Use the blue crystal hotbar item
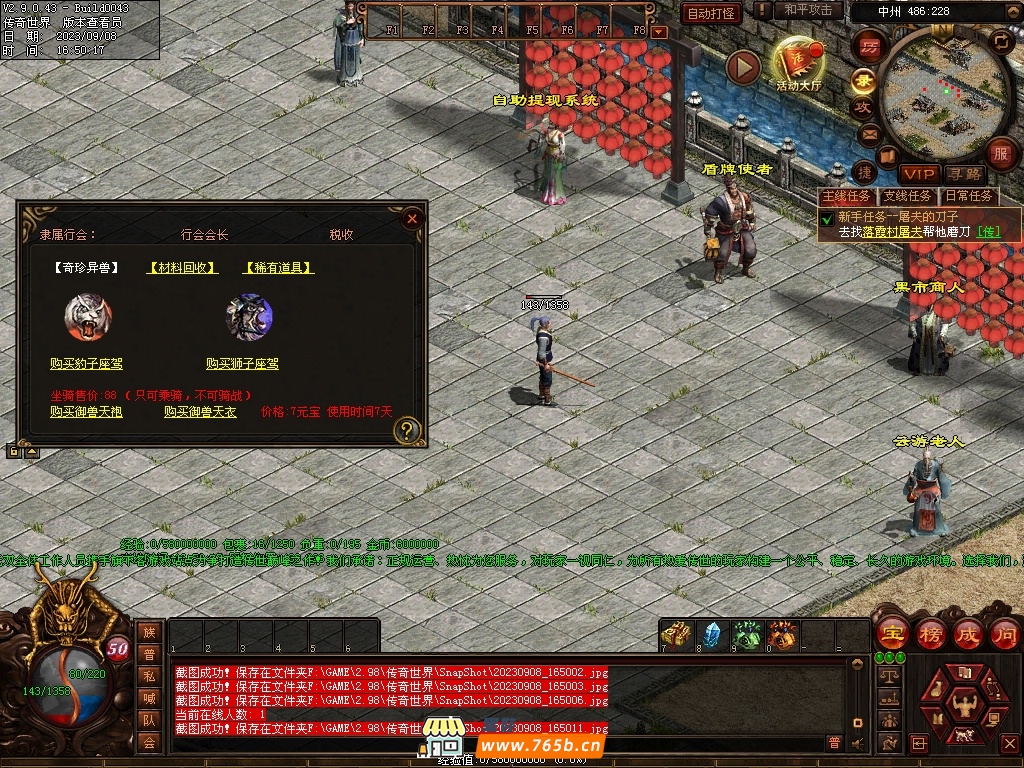 point(711,635)
